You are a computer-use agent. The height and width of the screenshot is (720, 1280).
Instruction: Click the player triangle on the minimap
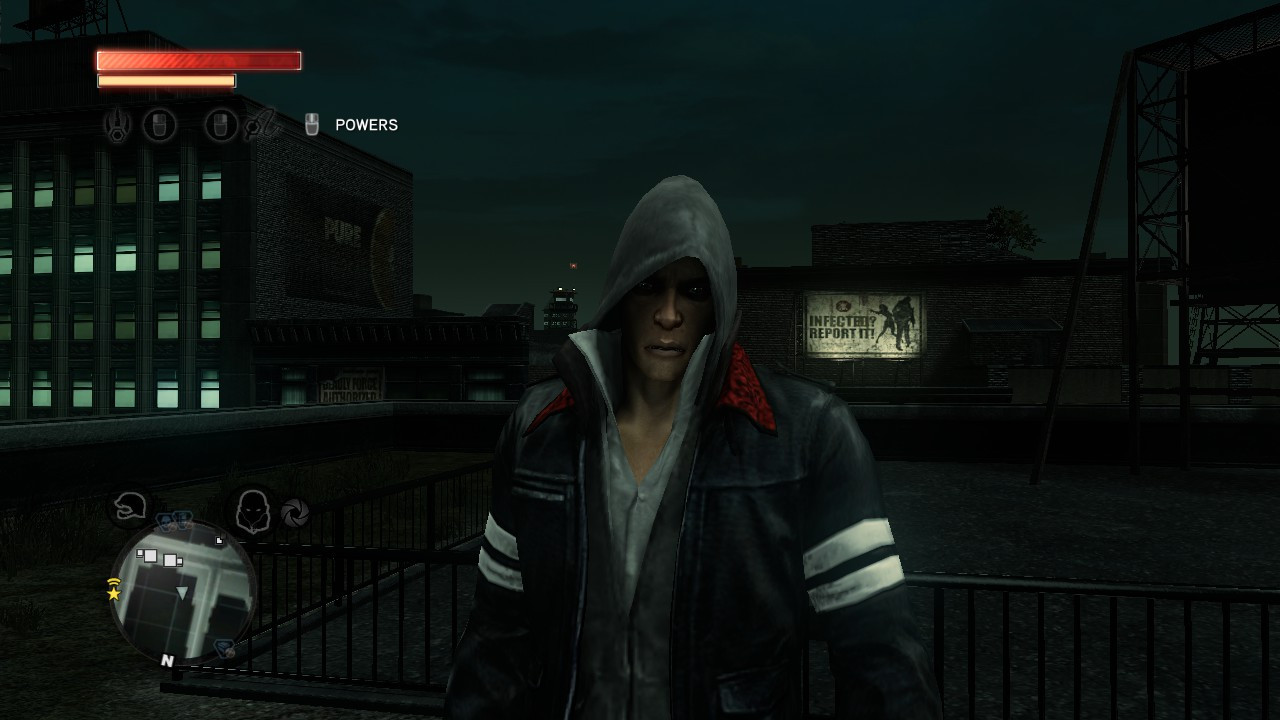(182, 593)
